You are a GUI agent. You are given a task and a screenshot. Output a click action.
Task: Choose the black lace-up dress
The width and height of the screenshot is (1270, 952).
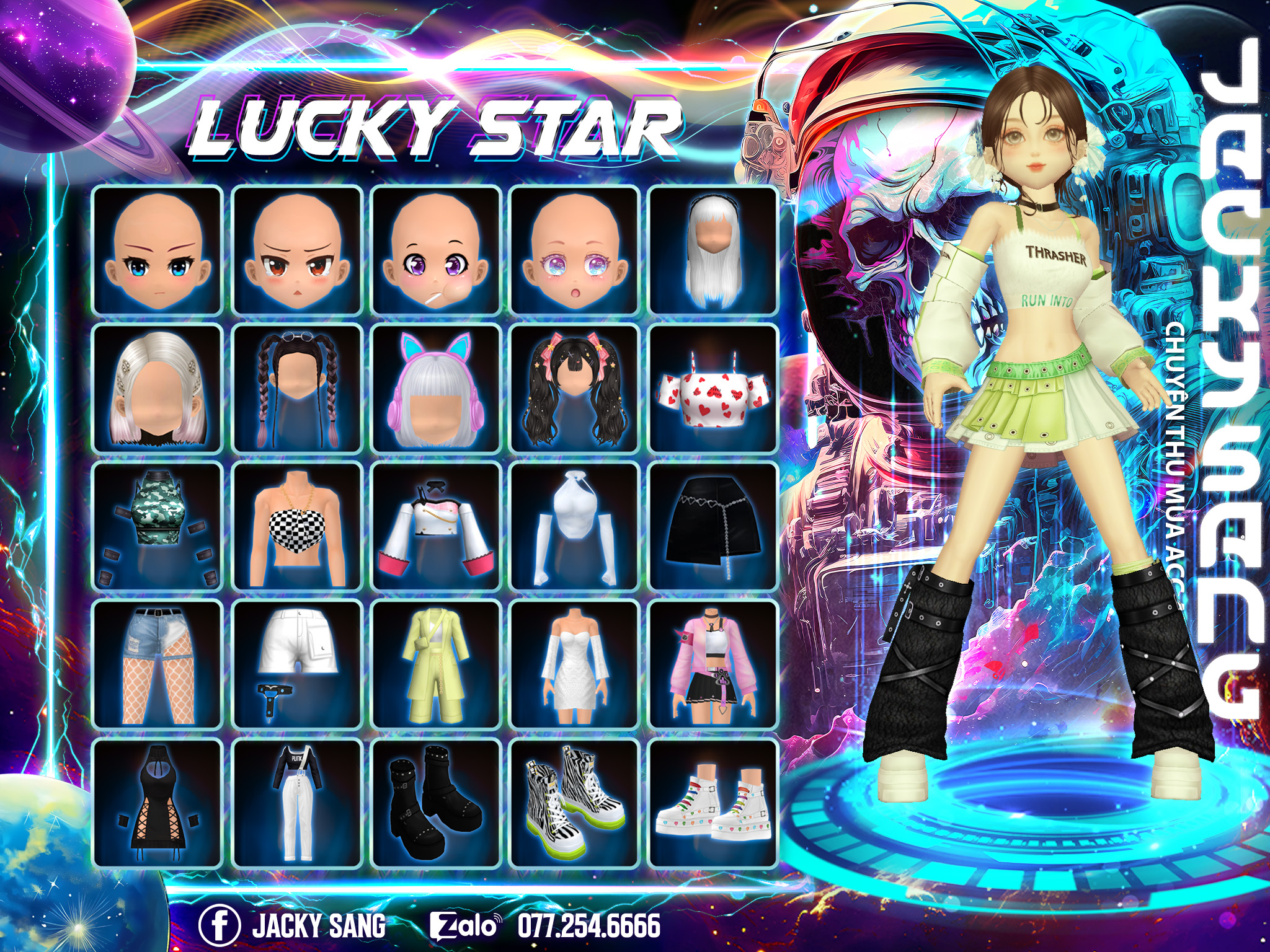[158, 803]
